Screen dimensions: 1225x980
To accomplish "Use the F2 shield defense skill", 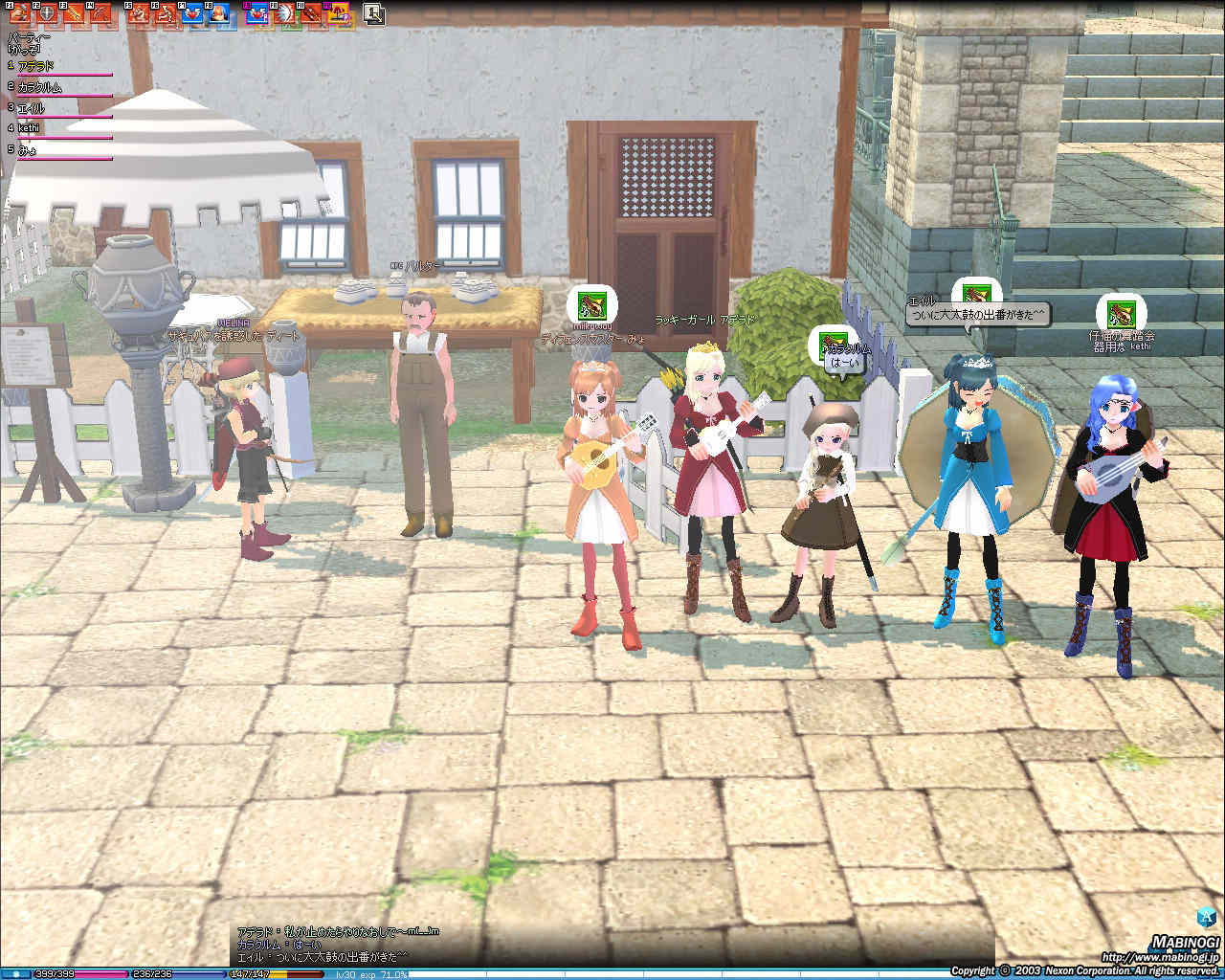I will coord(46,13).
